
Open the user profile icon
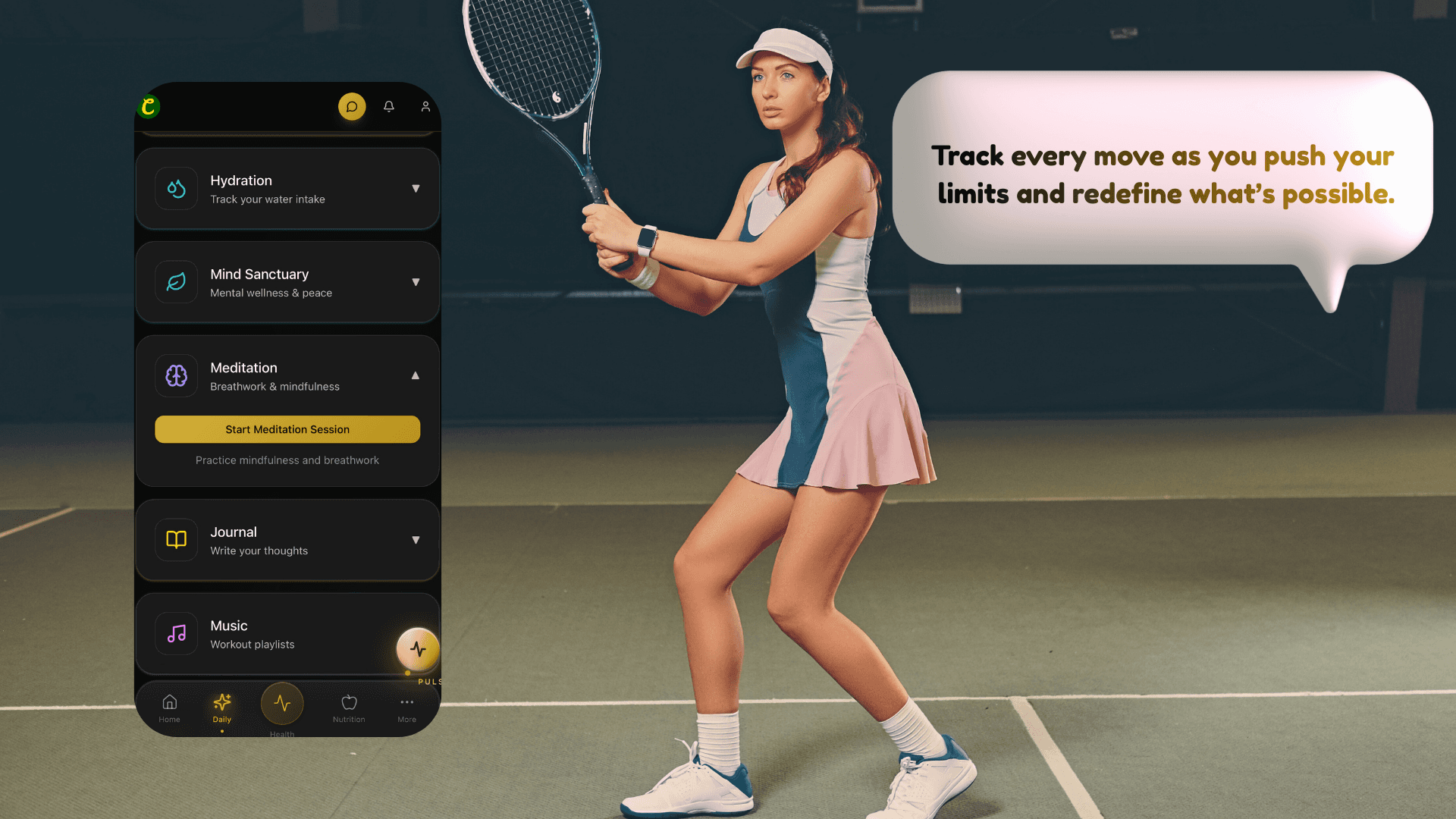(x=425, y=107)
